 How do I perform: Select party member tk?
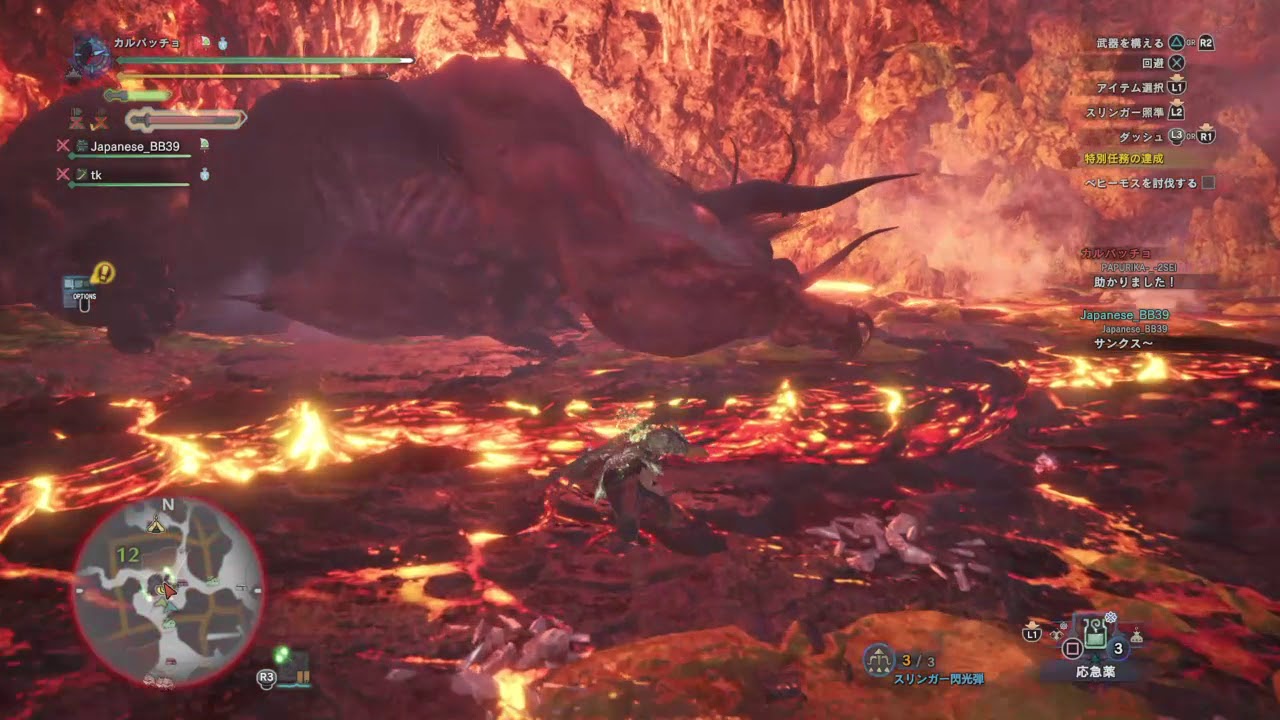96,175
